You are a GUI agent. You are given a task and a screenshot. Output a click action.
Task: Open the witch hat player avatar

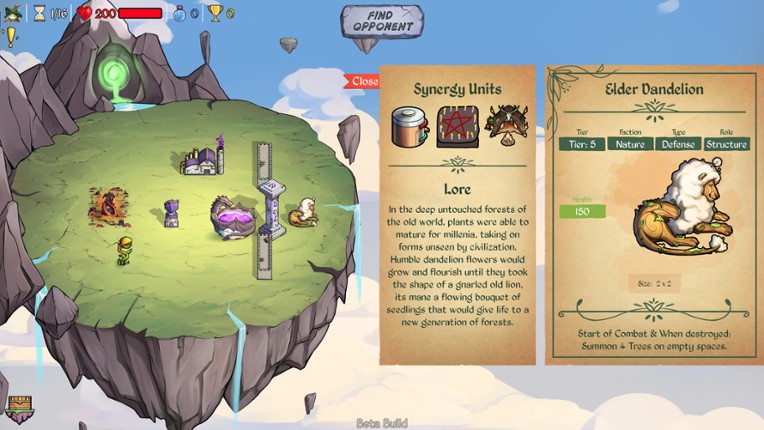tap(14, 13)
